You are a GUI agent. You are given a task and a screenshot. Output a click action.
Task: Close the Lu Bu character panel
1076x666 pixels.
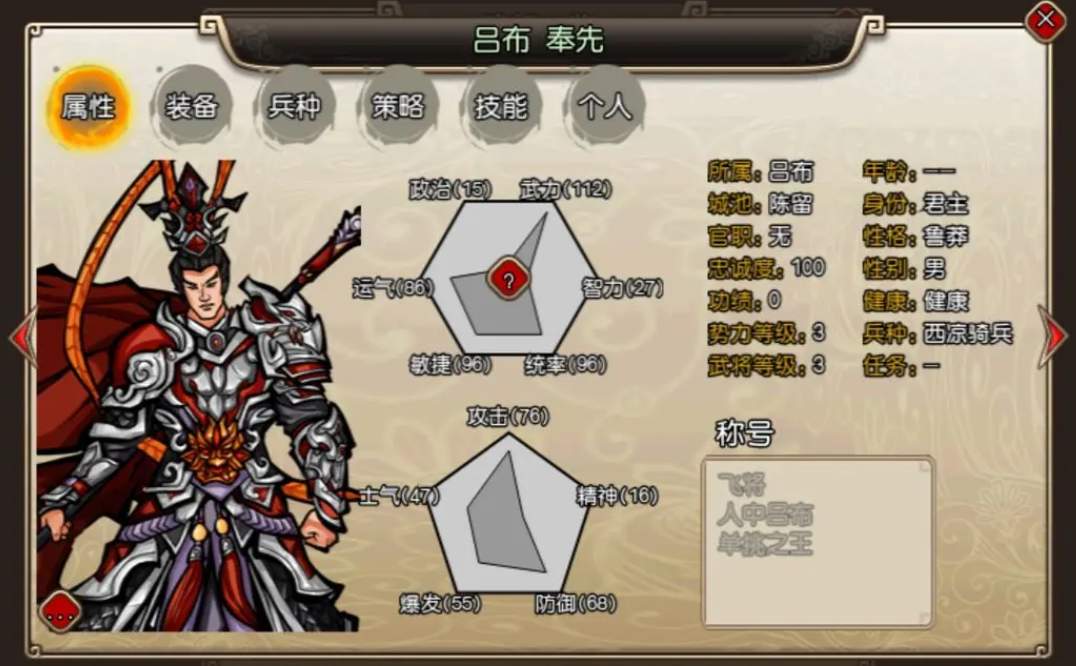pyautogui.click(x=1046, y=19)
